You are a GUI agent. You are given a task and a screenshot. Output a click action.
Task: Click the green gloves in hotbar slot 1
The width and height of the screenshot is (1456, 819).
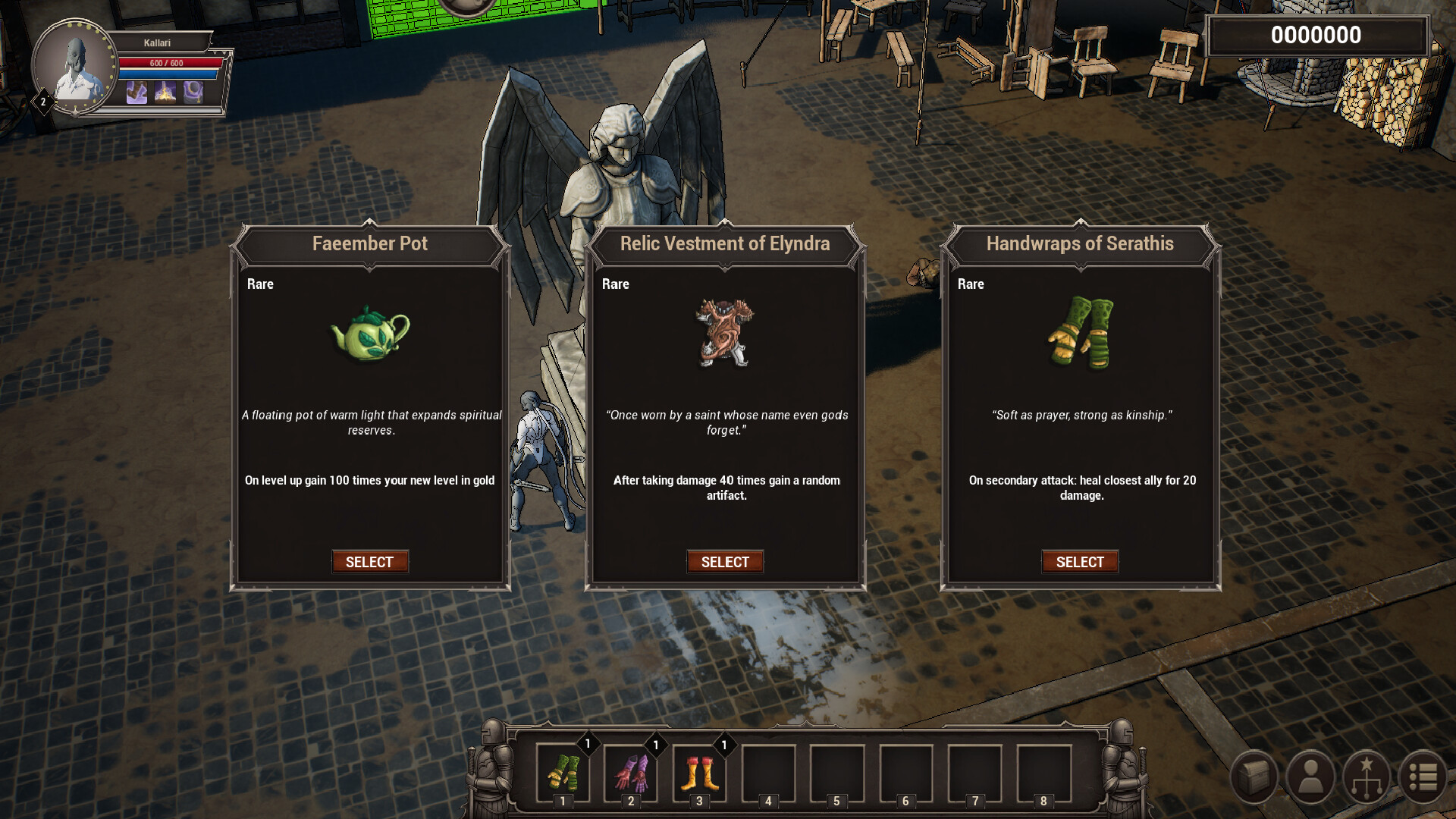point(562,773)
